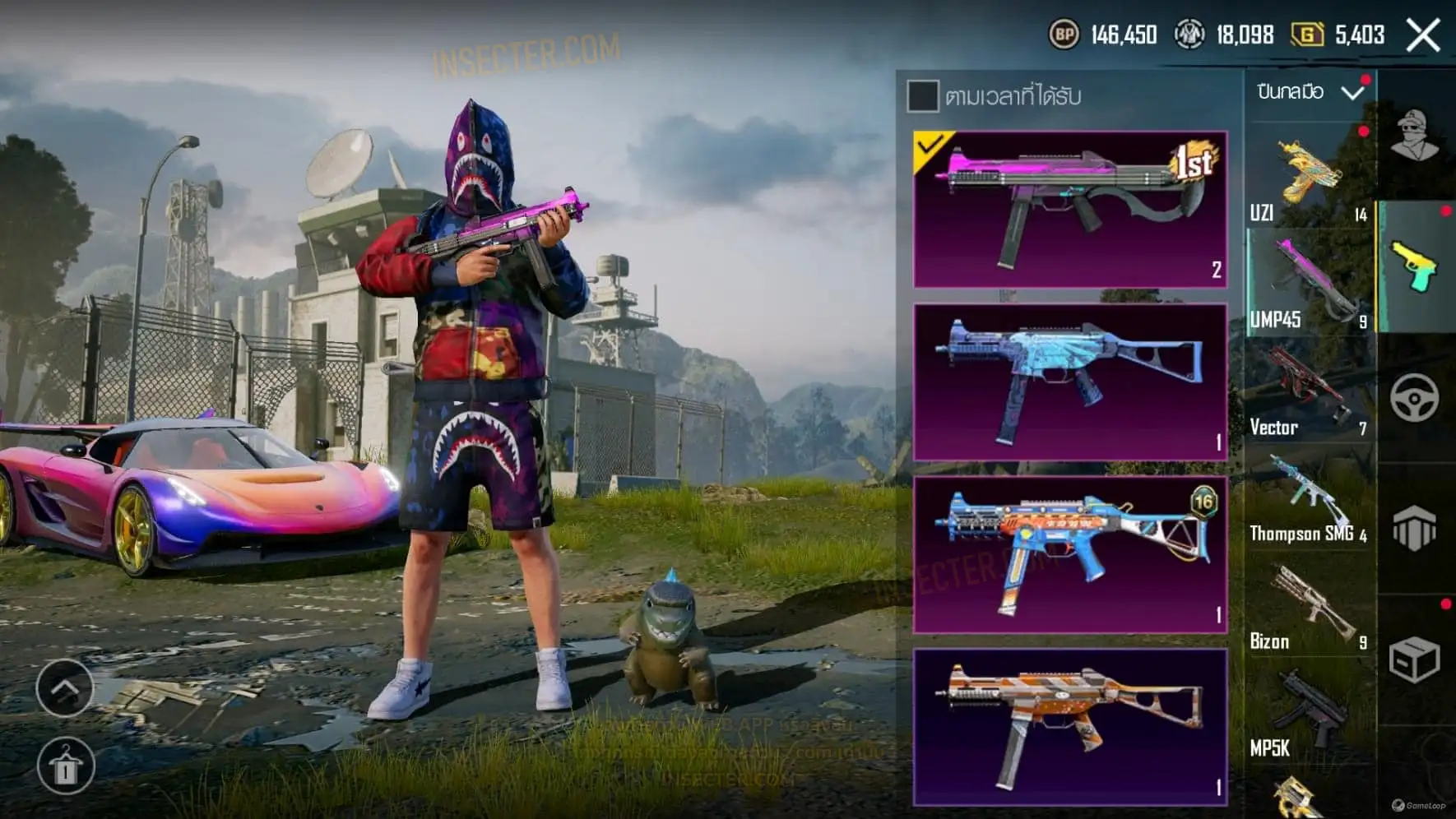Click the up-arrow collapse button
Screen dimensions: 1456x819
tap(64, 687)
